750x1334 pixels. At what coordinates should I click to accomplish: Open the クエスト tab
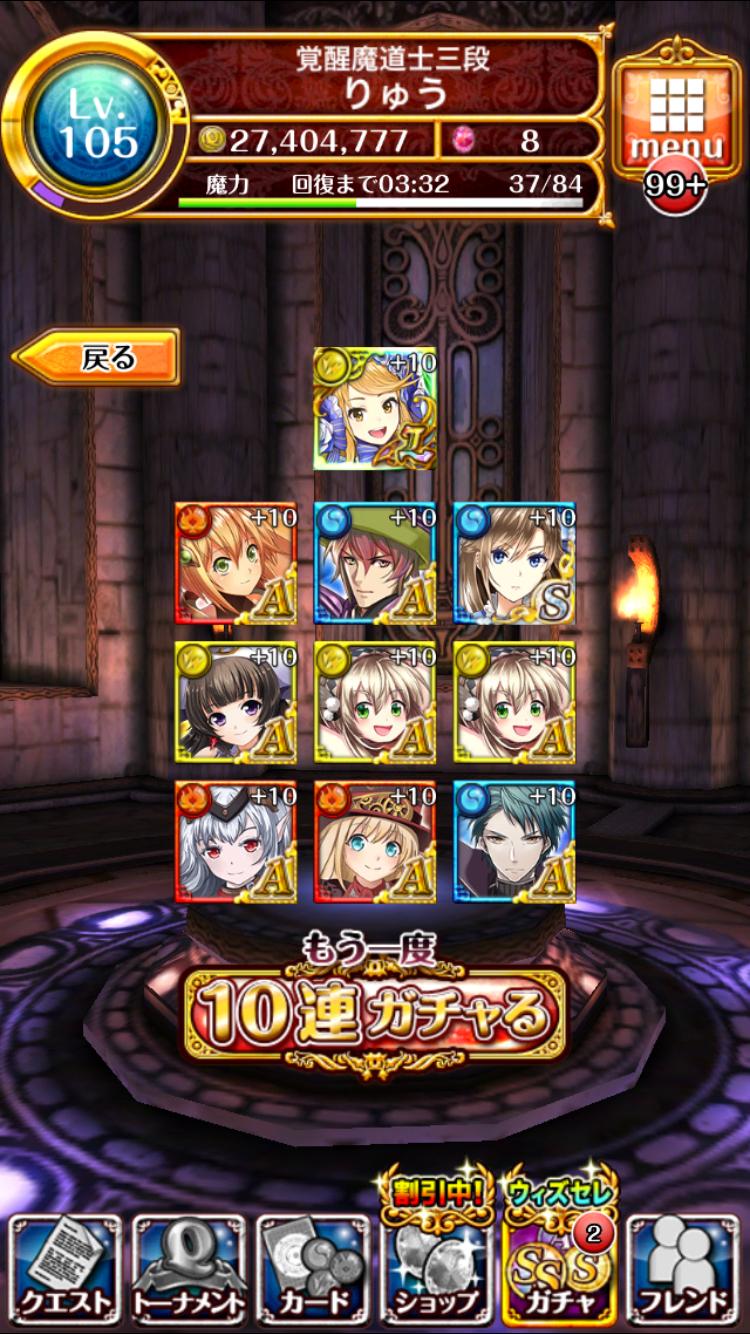coord(65,1270)
